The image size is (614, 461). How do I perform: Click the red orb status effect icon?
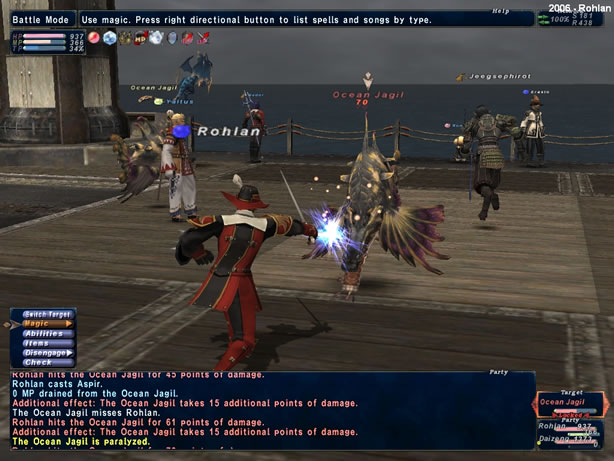pos(93,38)
